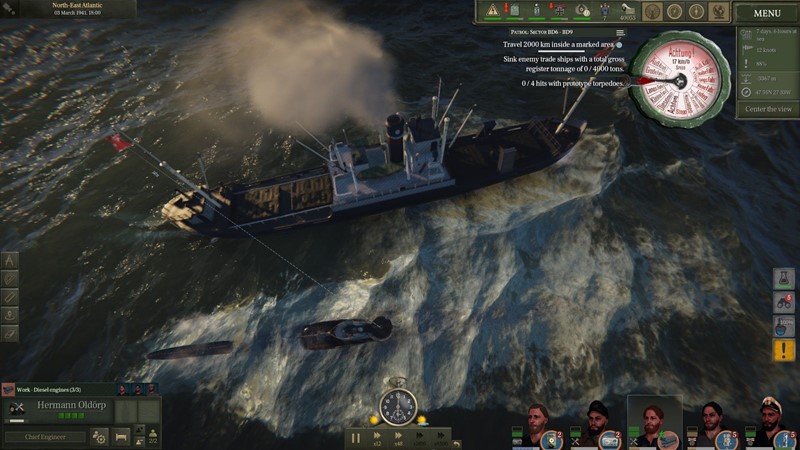Open the MENU button
Image resolution: width=800 pixels, height=450 pixels.
coord(767,13)
